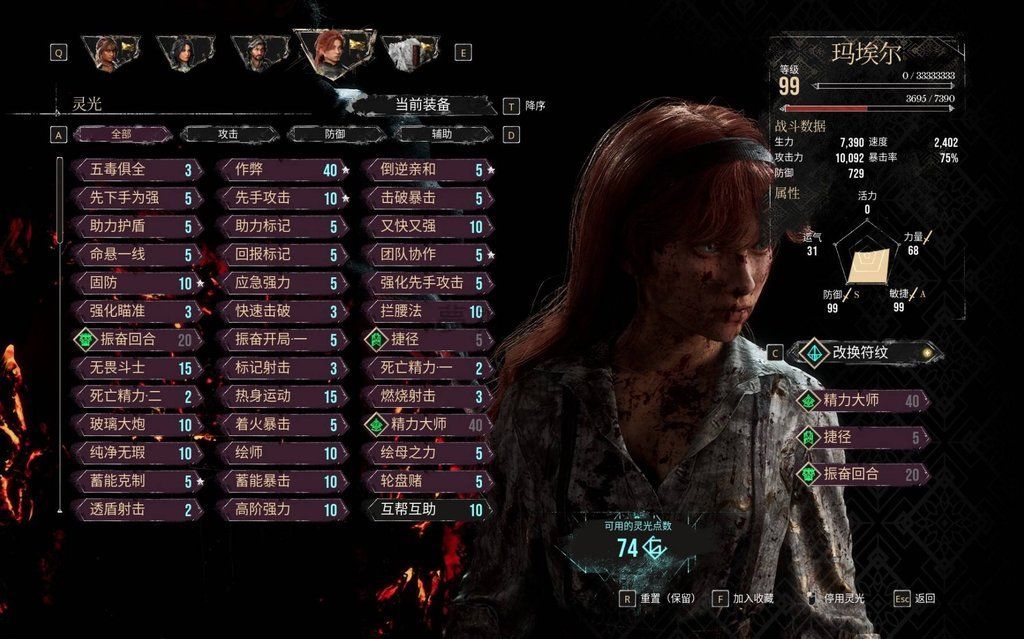The image size is (1024, 639).
Task: Show the 辅助 skills tab
Action: click(x=441, y=134)
